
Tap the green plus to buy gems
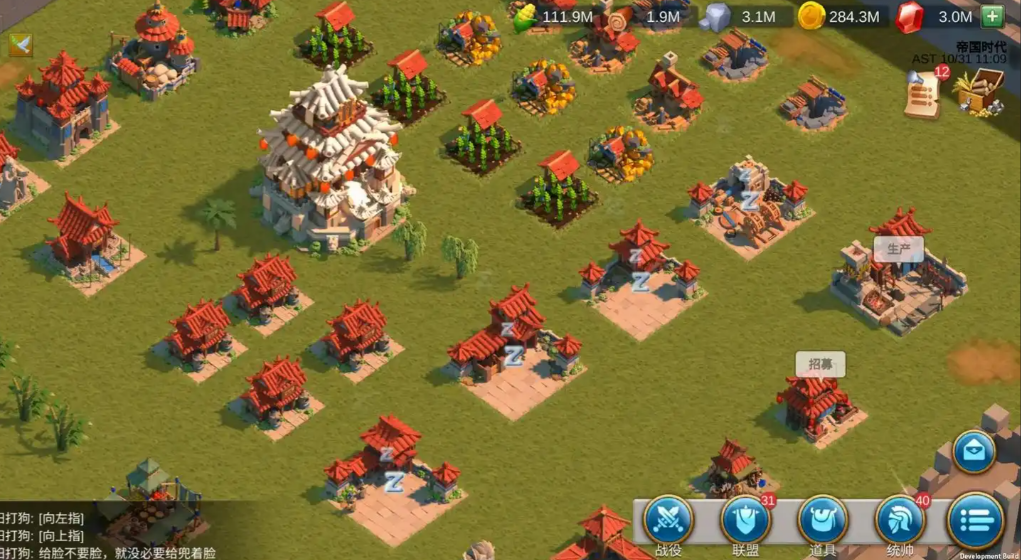click(992, 16)
